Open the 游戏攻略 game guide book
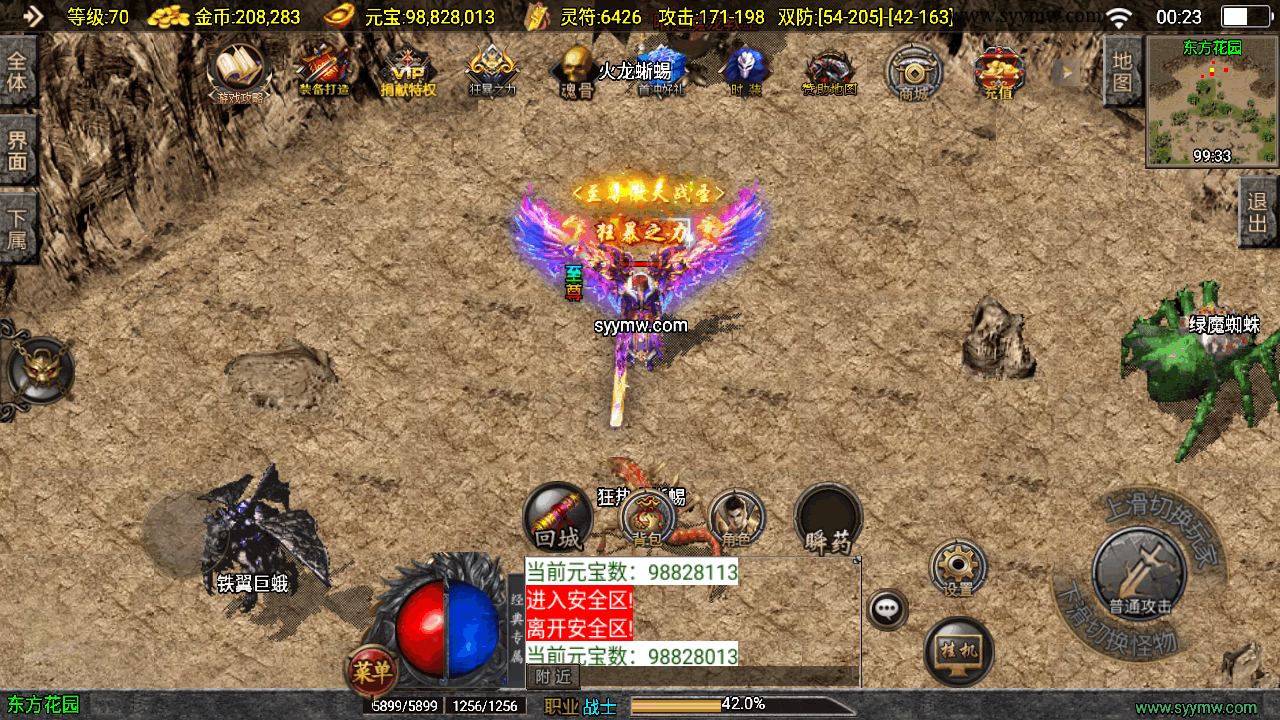 click(x=236, y=70)
